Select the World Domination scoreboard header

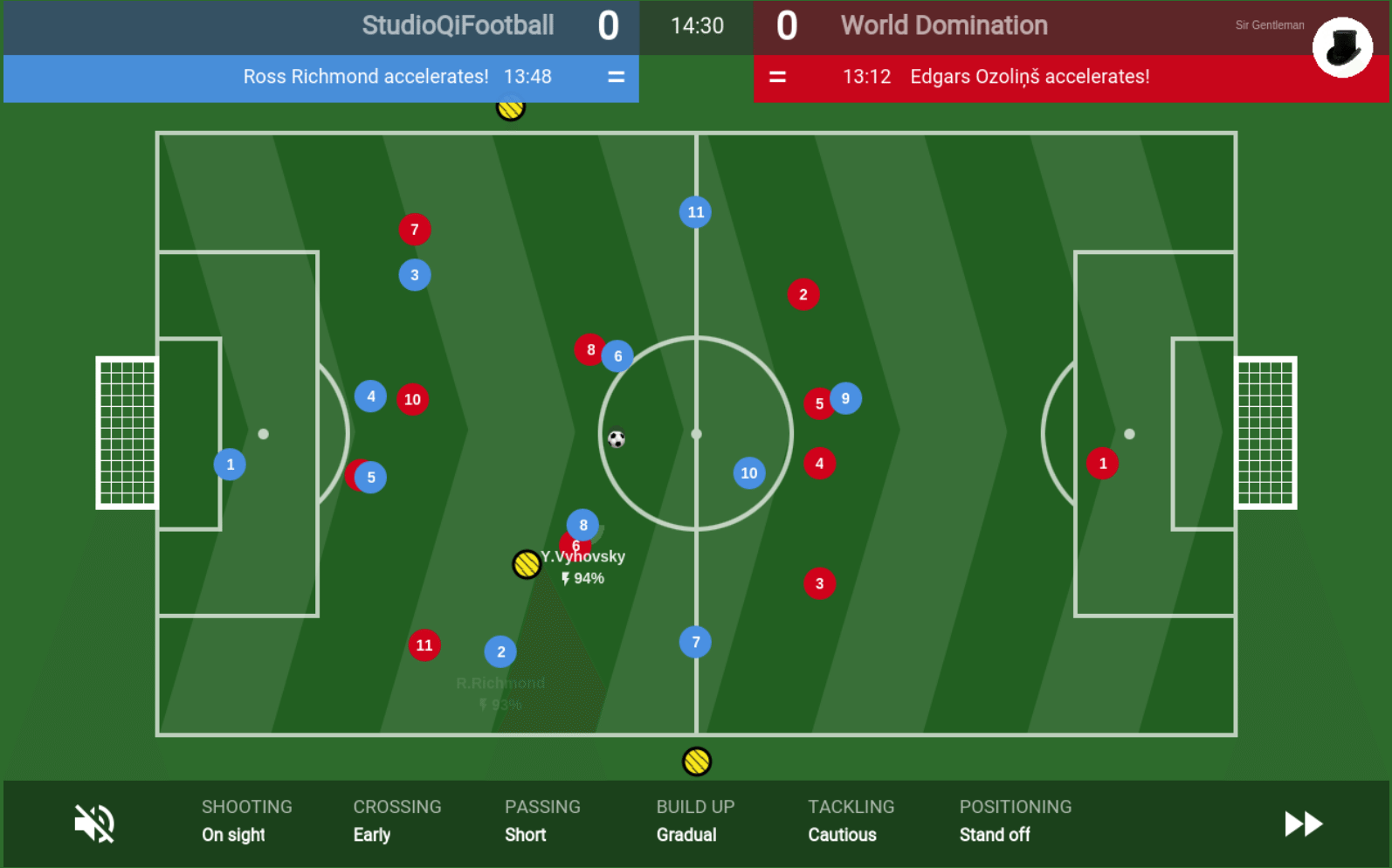pyautogui.click(x=943, y=25)
